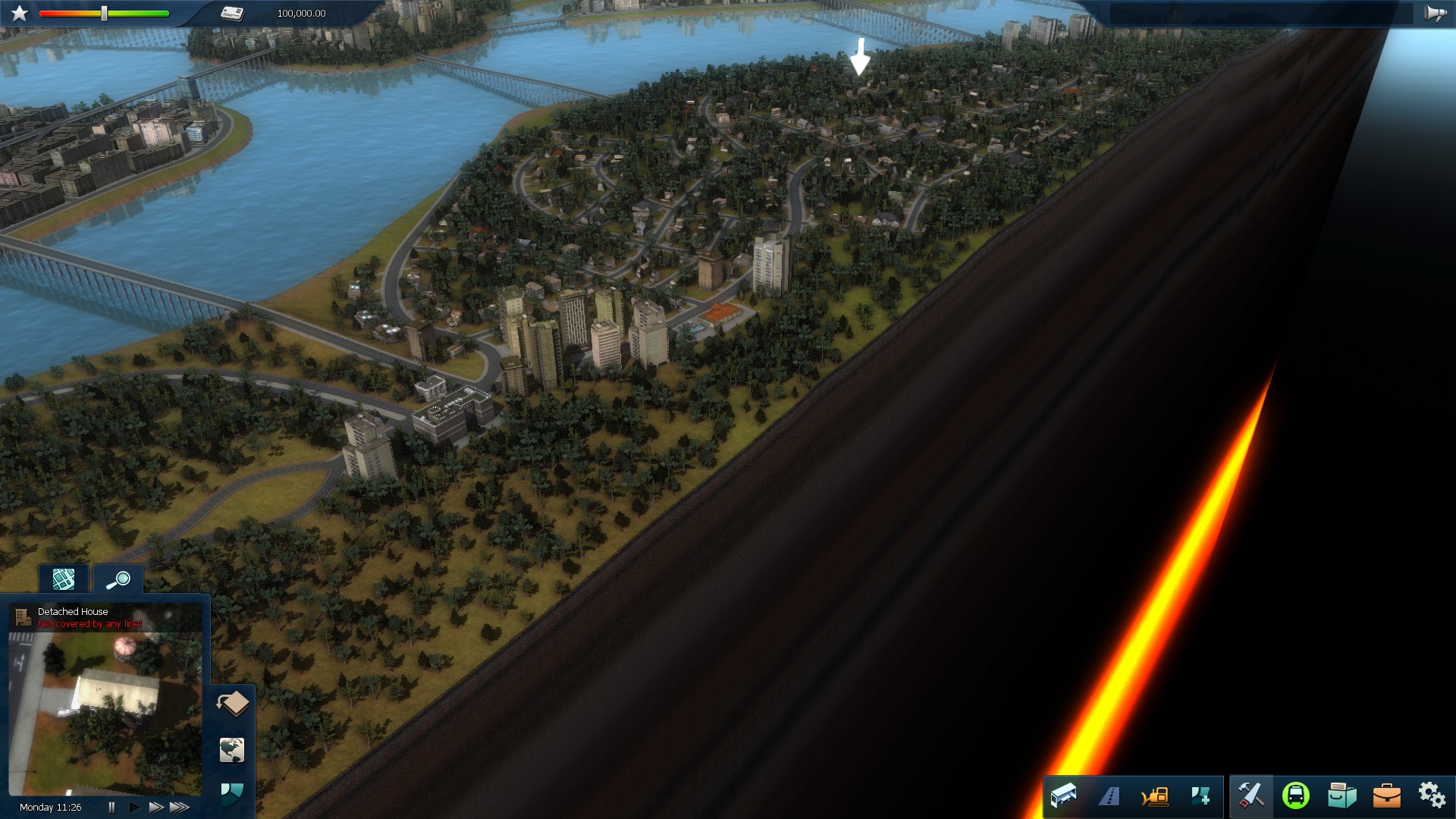
Task: Open the vehicle depot archive menu
Action: 1342,796
